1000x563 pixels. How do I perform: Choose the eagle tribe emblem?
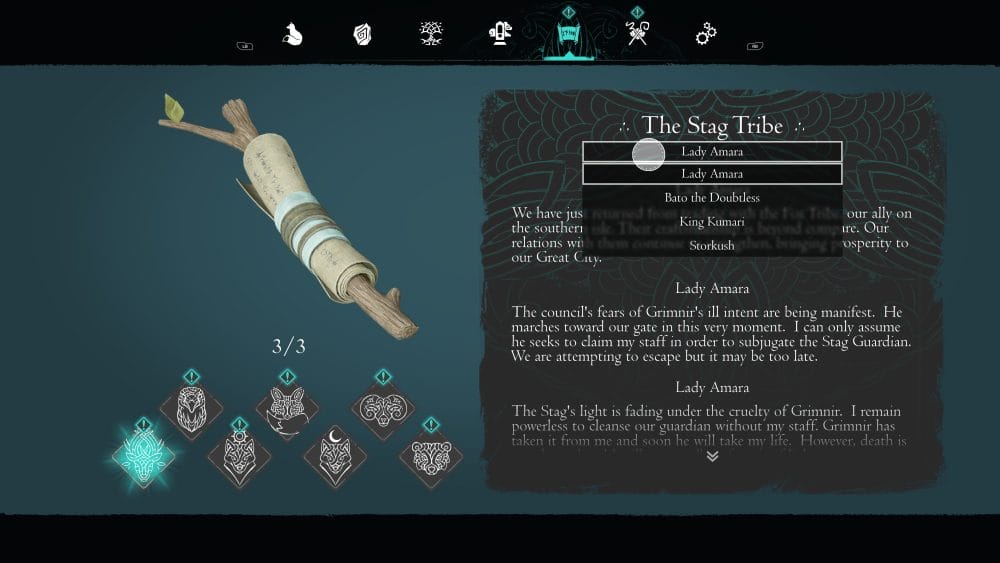click(191, 408)
